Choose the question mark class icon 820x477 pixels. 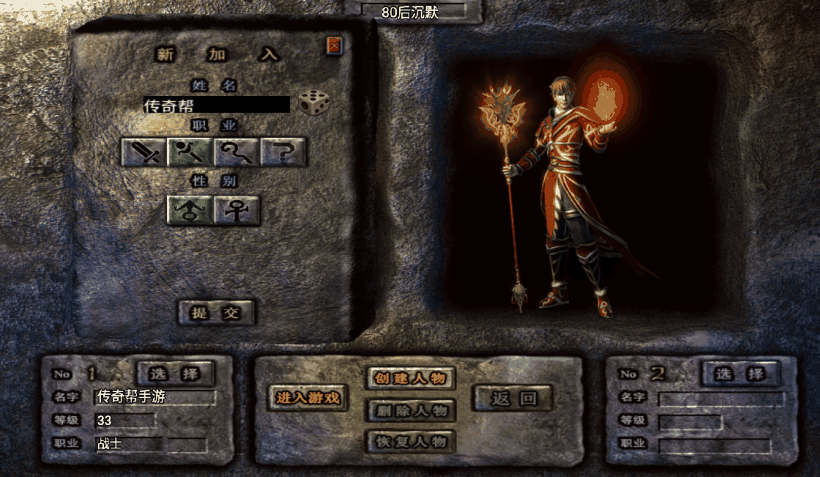click(x=283, y=152)
